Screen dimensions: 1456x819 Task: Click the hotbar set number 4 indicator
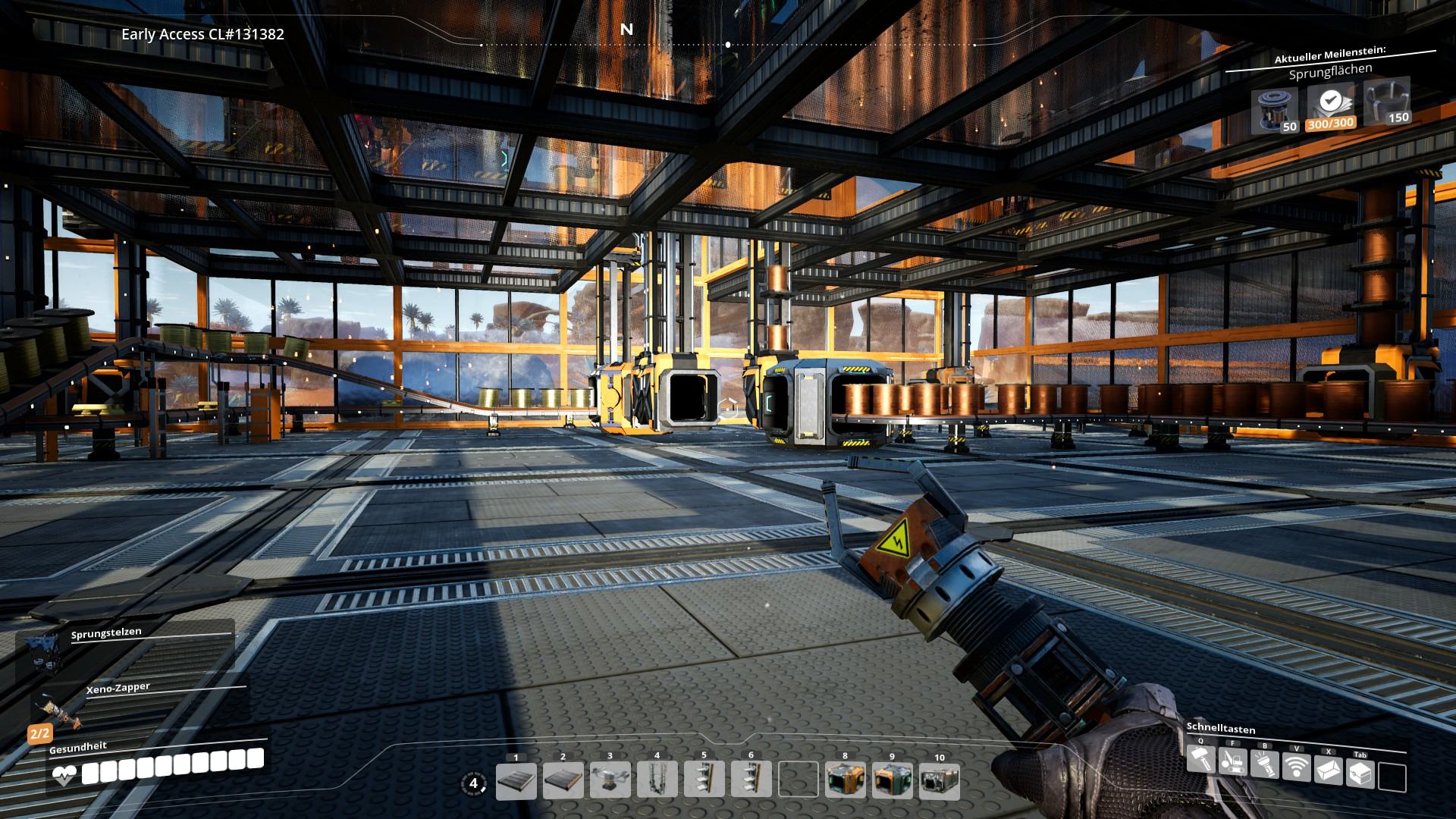click(474, 783)
